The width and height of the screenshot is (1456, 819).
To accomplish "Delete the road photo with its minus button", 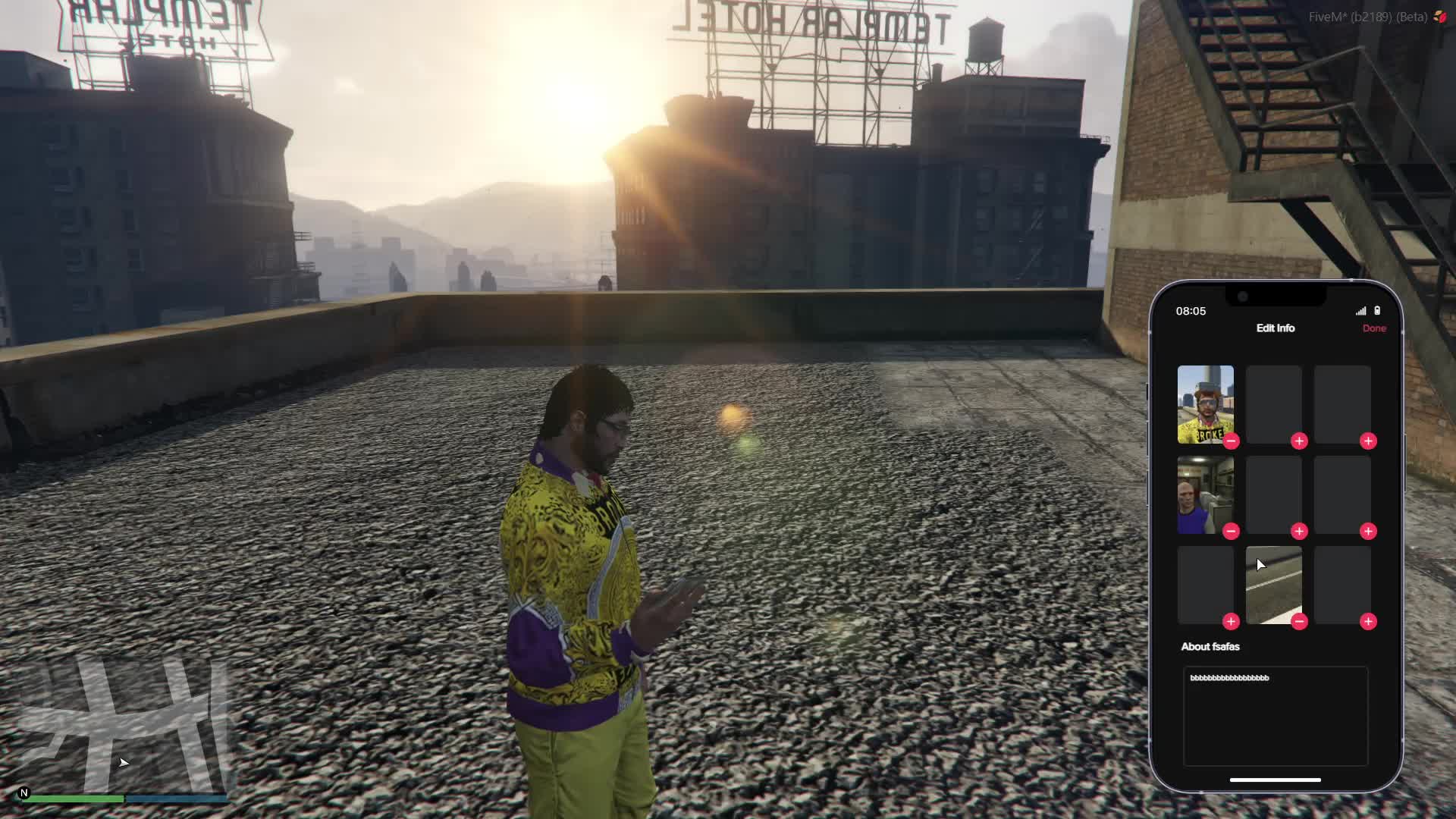I will pos(1299,622).
